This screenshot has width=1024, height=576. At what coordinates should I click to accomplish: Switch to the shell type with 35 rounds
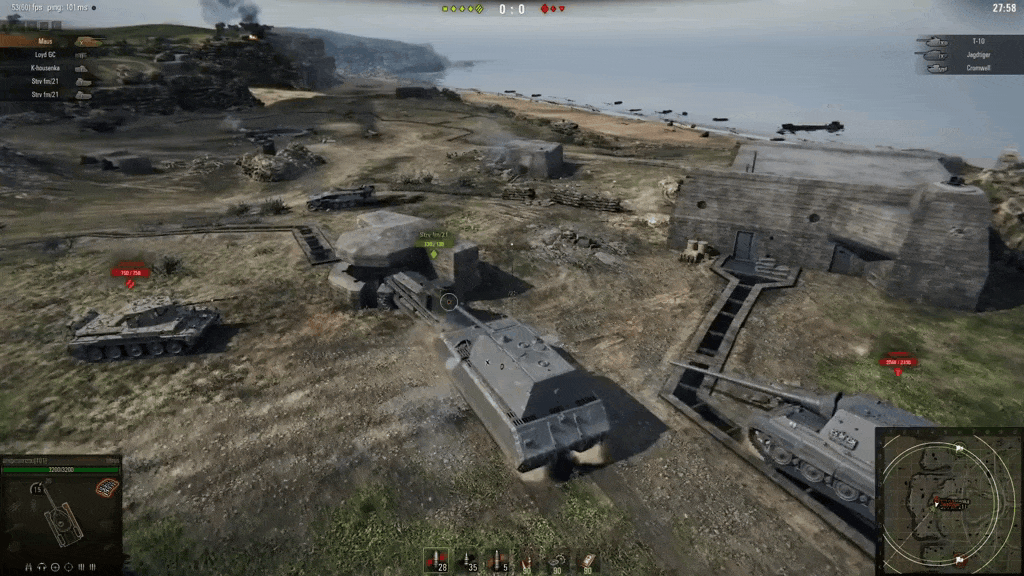466,560
